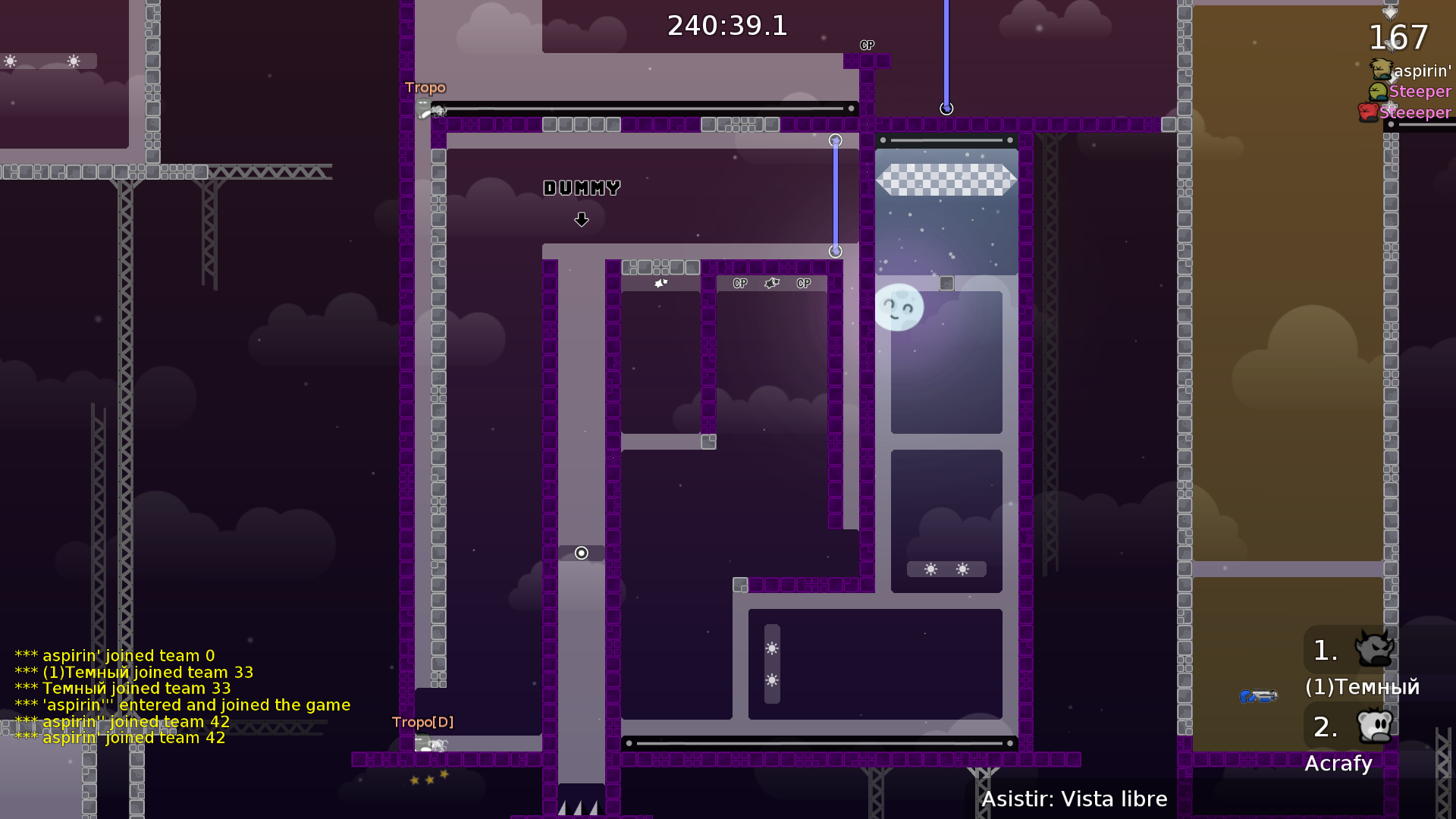1456x819 pixels.
Task: Click Acrafy's name on the scoreboard
Action: coord(1338,764)
